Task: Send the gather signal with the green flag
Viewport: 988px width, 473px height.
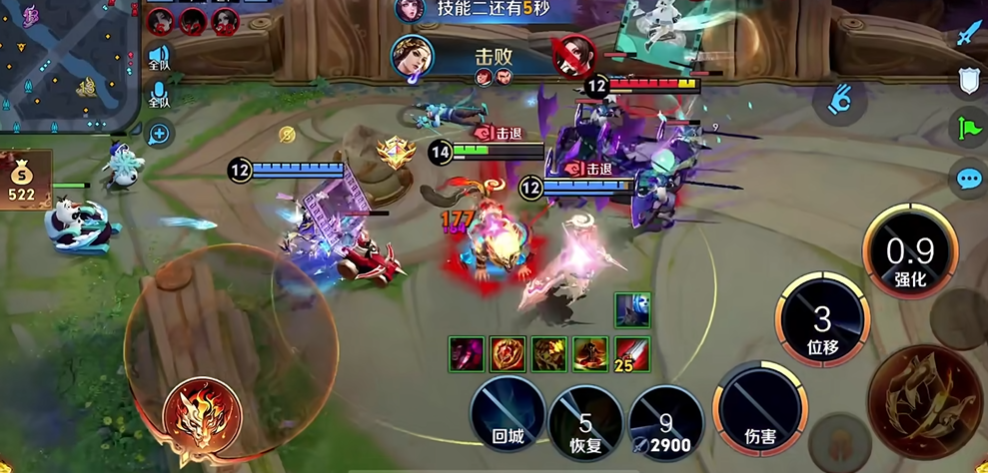Action: coord(969,128)
